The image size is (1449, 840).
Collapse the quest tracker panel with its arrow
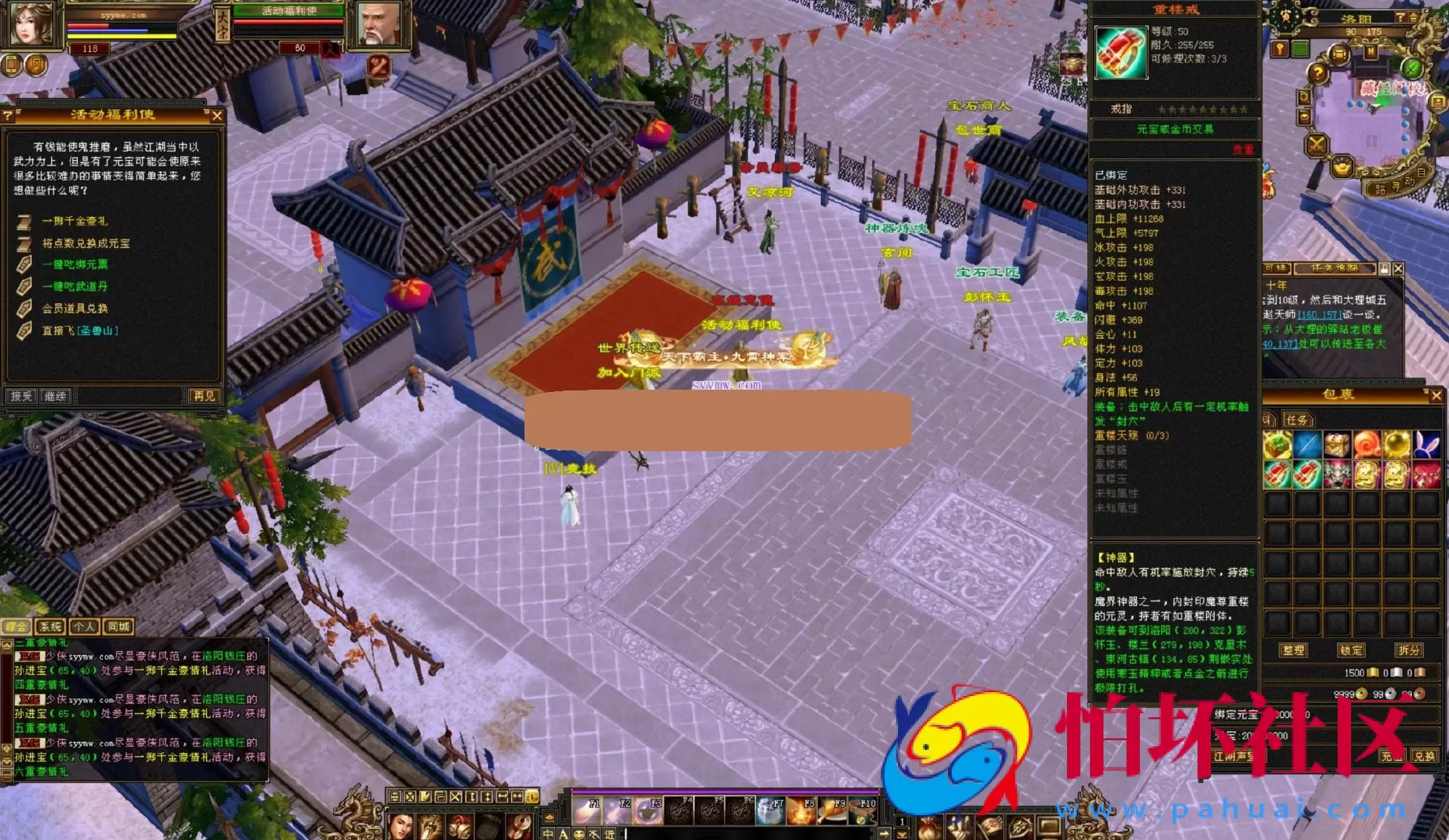tap(1383, 269)
